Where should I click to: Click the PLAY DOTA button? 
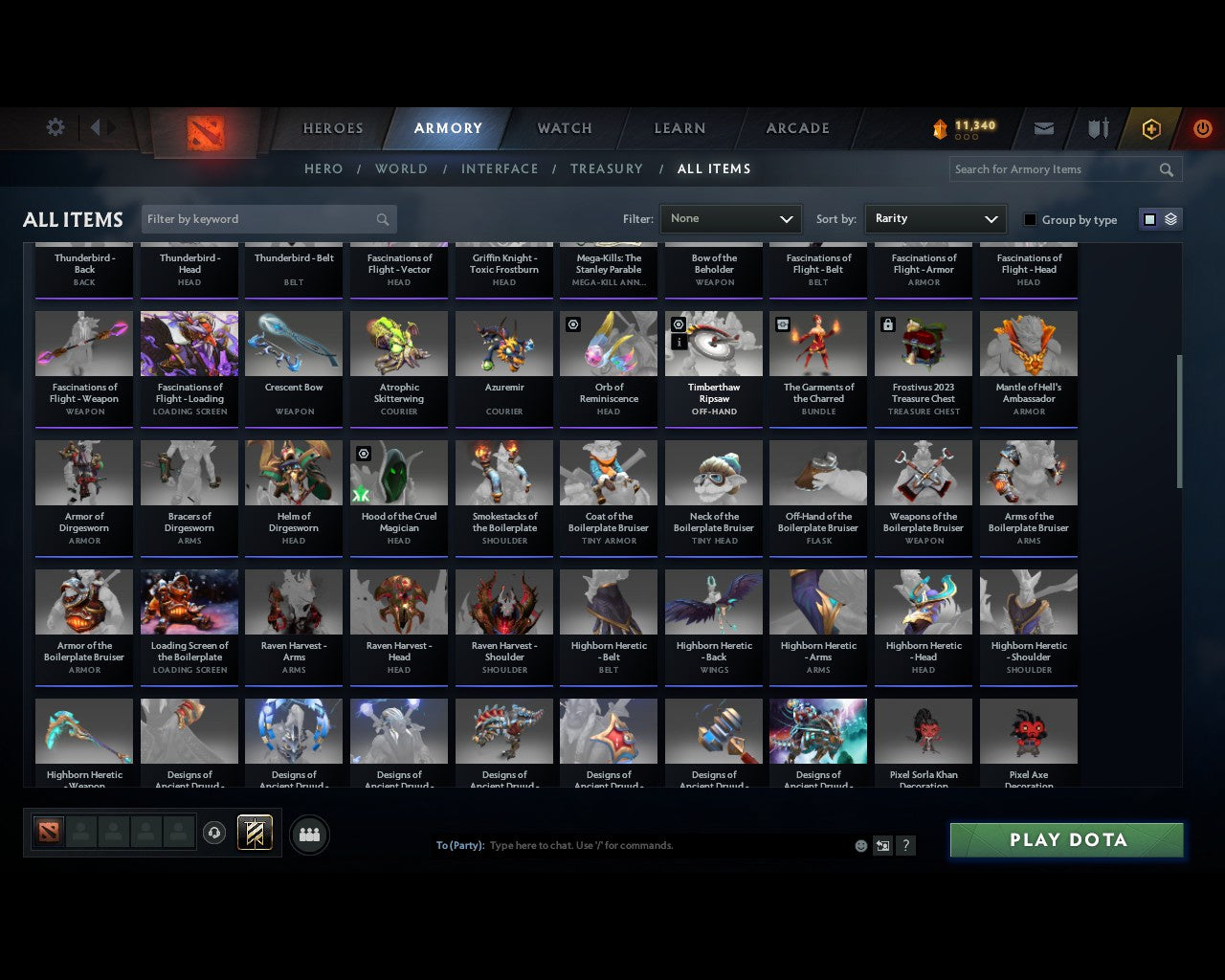(x=1066, y=839)
